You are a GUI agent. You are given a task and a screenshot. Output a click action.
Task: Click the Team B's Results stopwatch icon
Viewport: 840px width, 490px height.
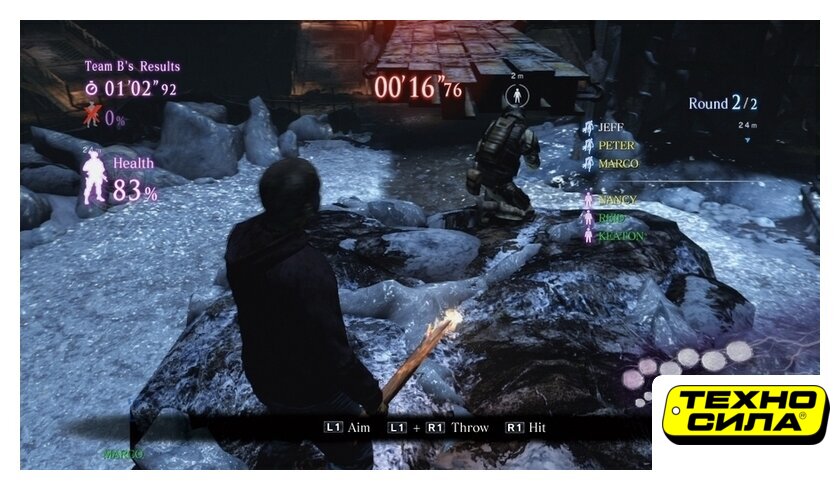coord(92,89)
